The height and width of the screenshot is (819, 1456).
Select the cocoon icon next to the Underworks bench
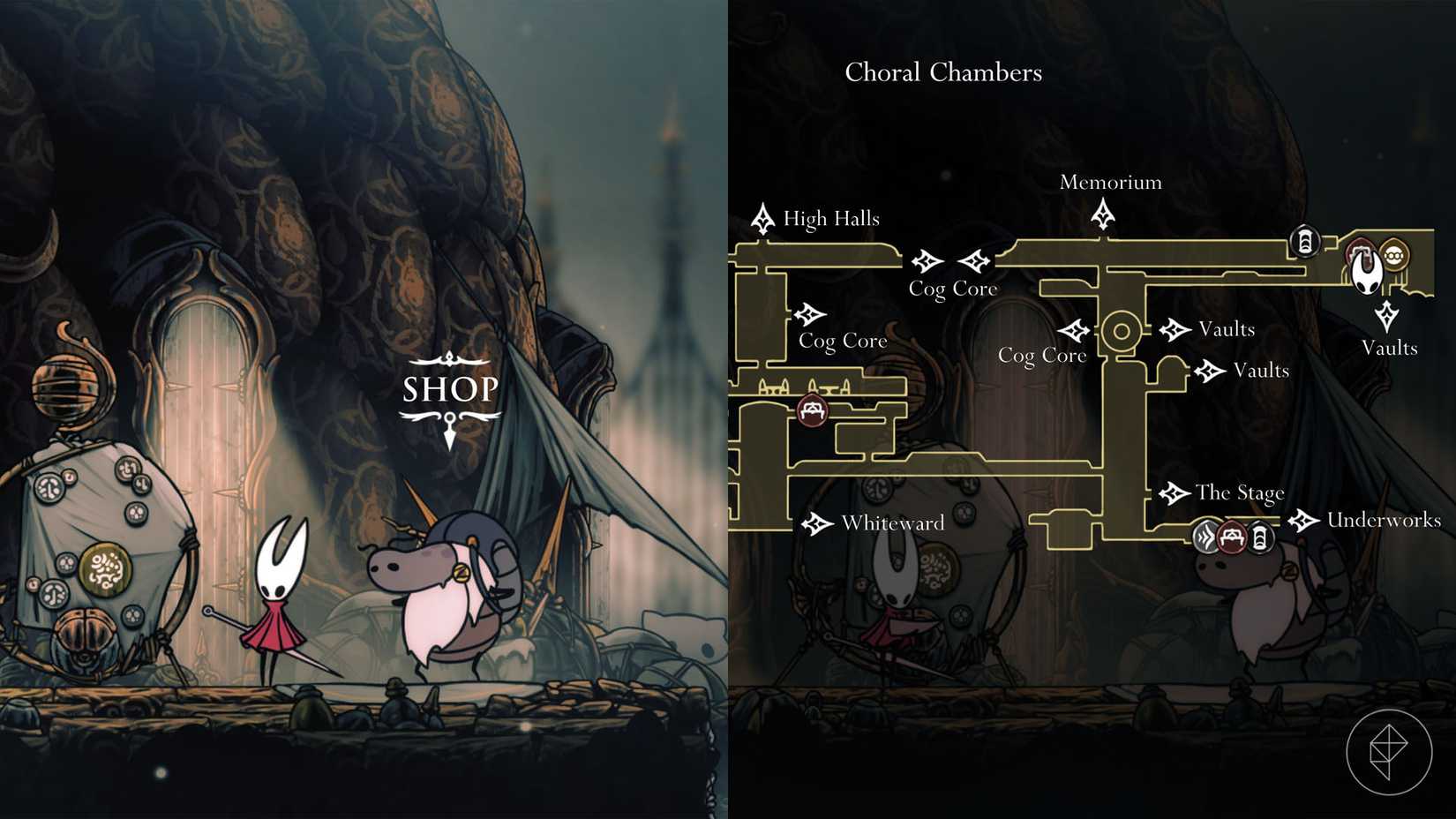pos(1259,537)
